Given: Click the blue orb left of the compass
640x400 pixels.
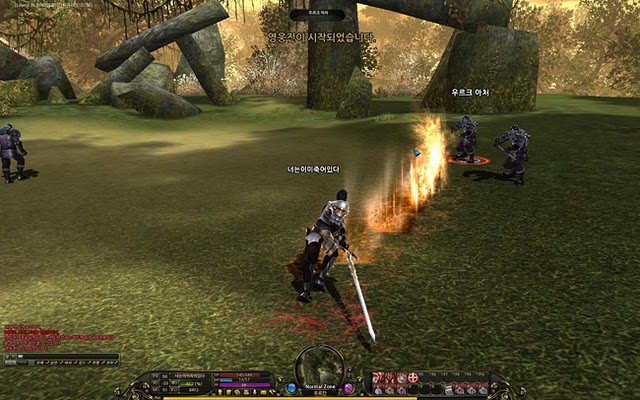Looking at the screenshot, I should 291,387.
